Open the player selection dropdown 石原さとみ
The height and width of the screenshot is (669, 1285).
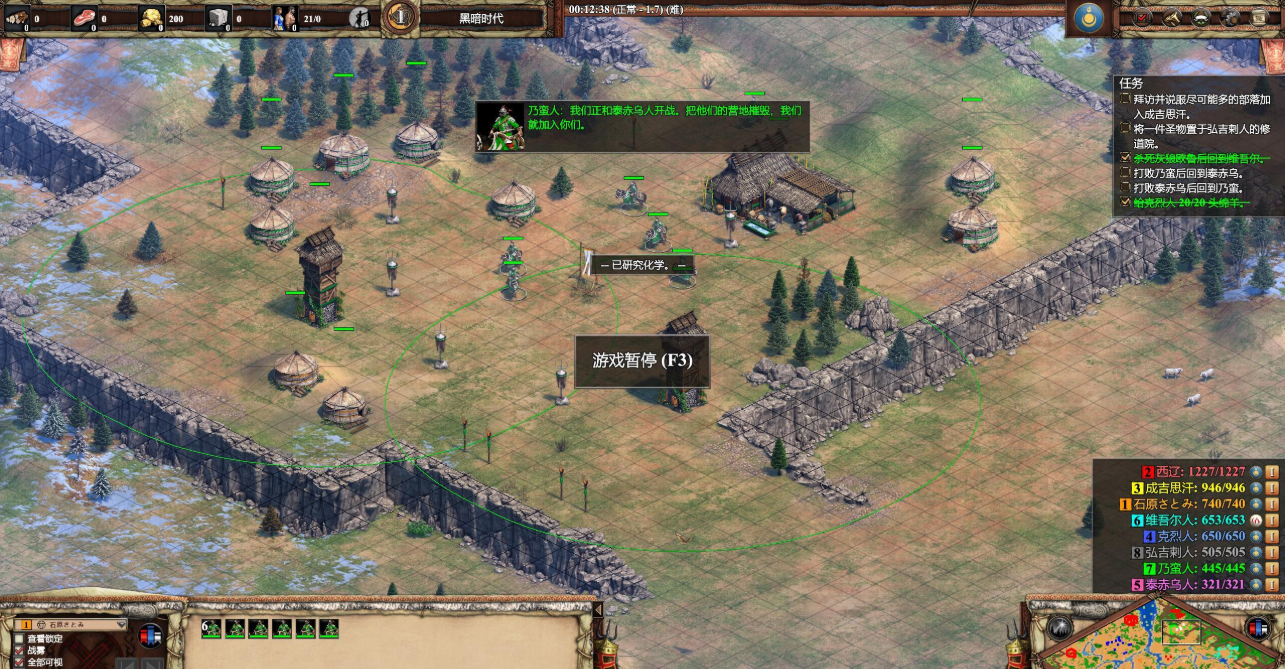[x=70, y=625]
